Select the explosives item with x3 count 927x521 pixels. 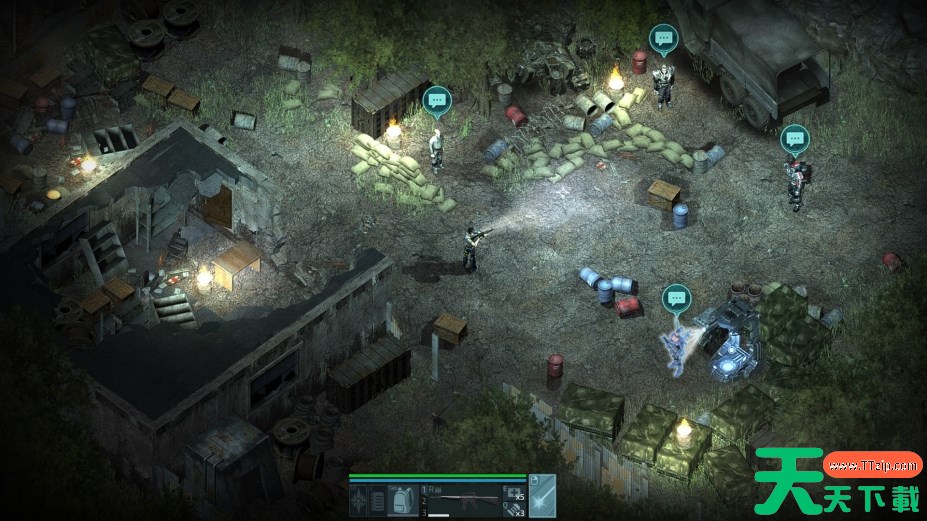click(512, 510)
